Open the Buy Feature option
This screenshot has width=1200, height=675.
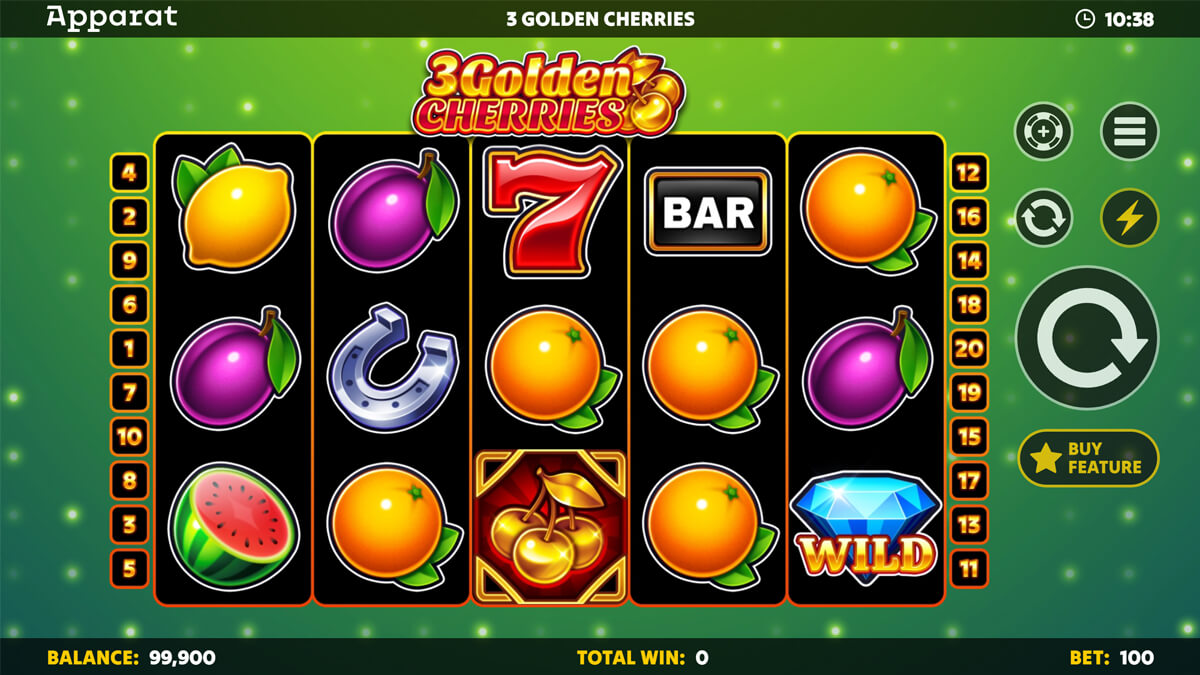1088,458
